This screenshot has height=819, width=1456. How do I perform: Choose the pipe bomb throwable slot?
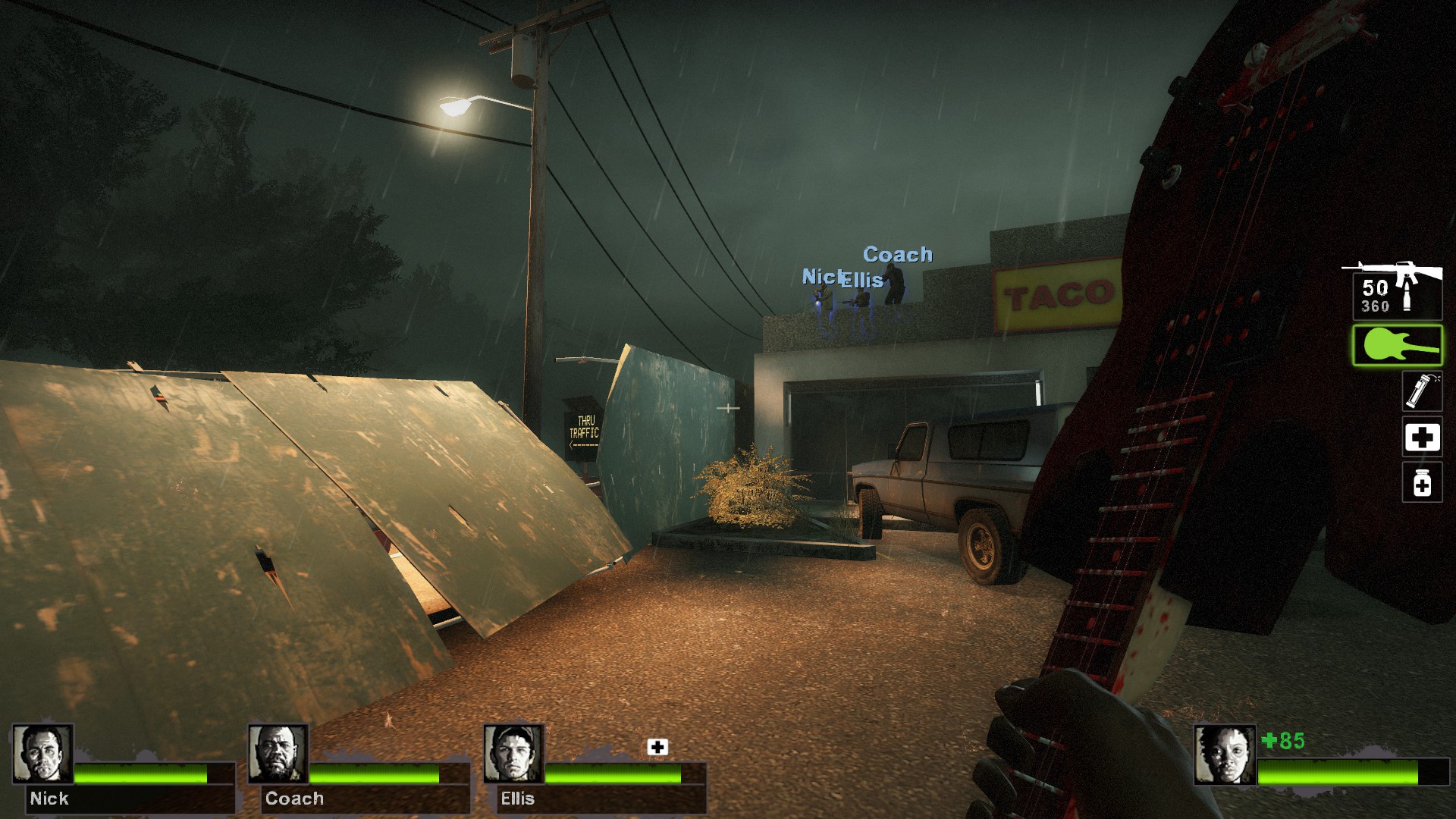coord(1421,391)
